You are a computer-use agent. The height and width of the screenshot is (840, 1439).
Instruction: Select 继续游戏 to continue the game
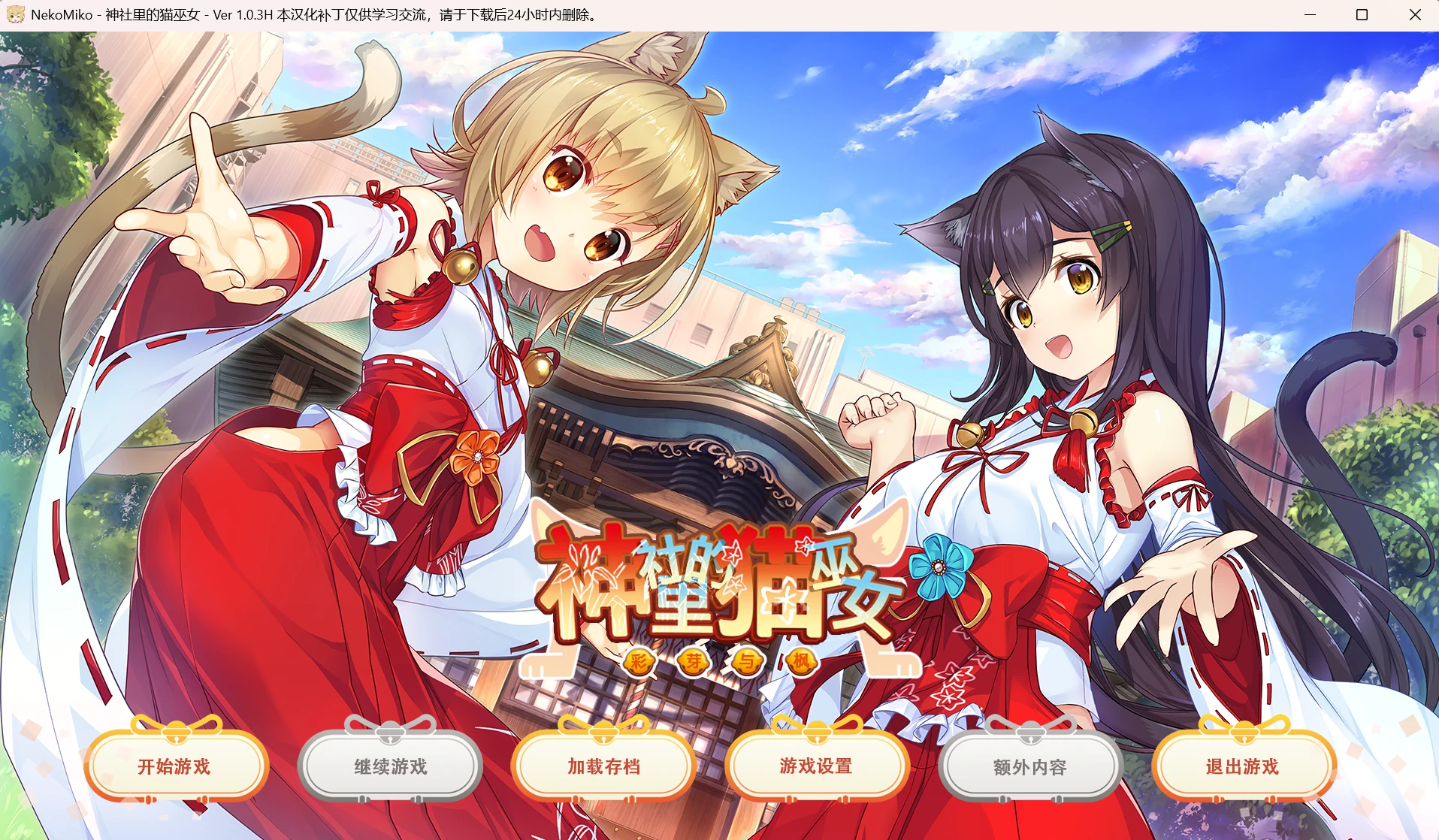pyautogui.click(x=390, y=768)
